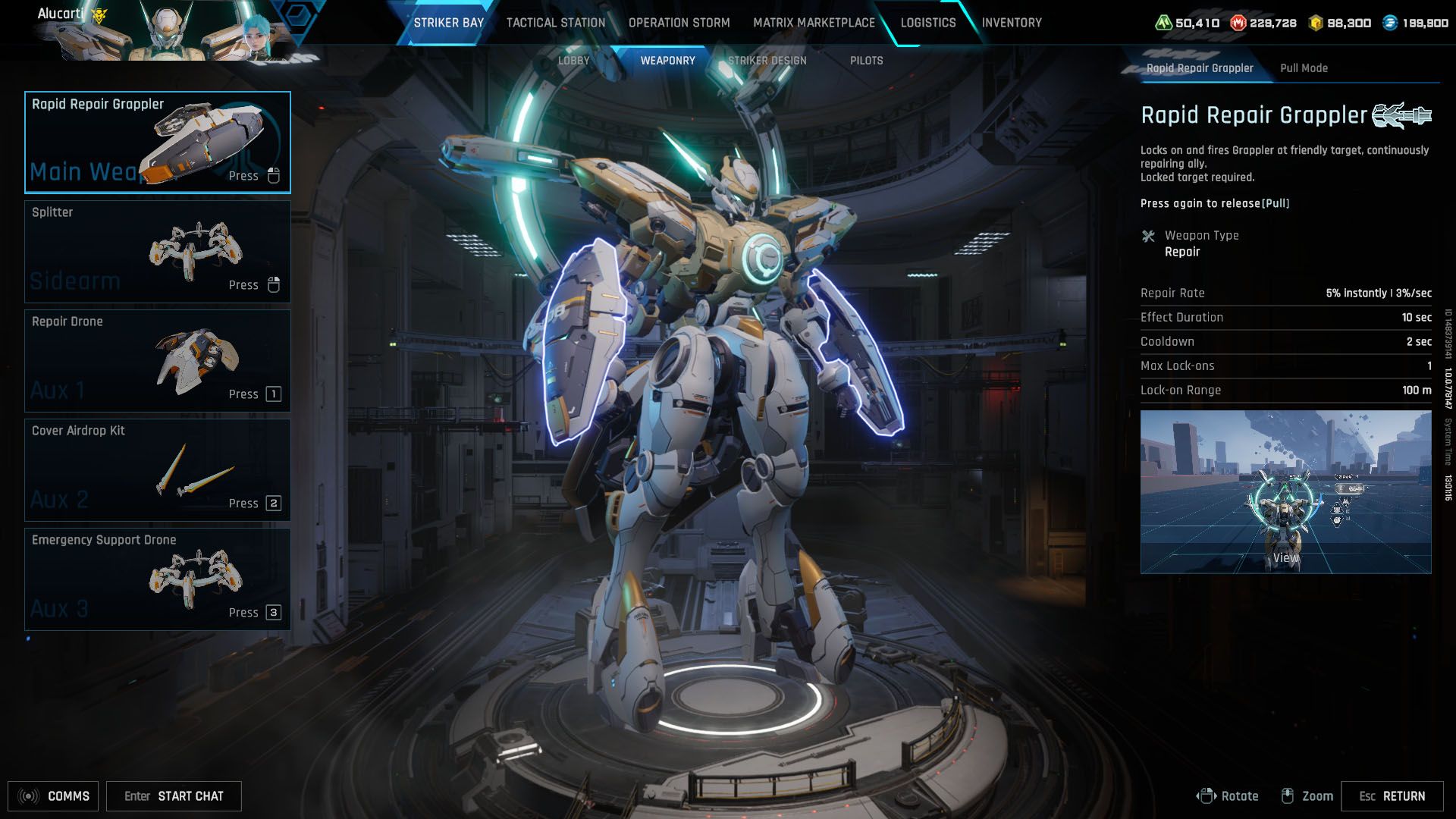Click the gold coin icon beside 98,300

pyautogui.click(x=1315, y=23)
